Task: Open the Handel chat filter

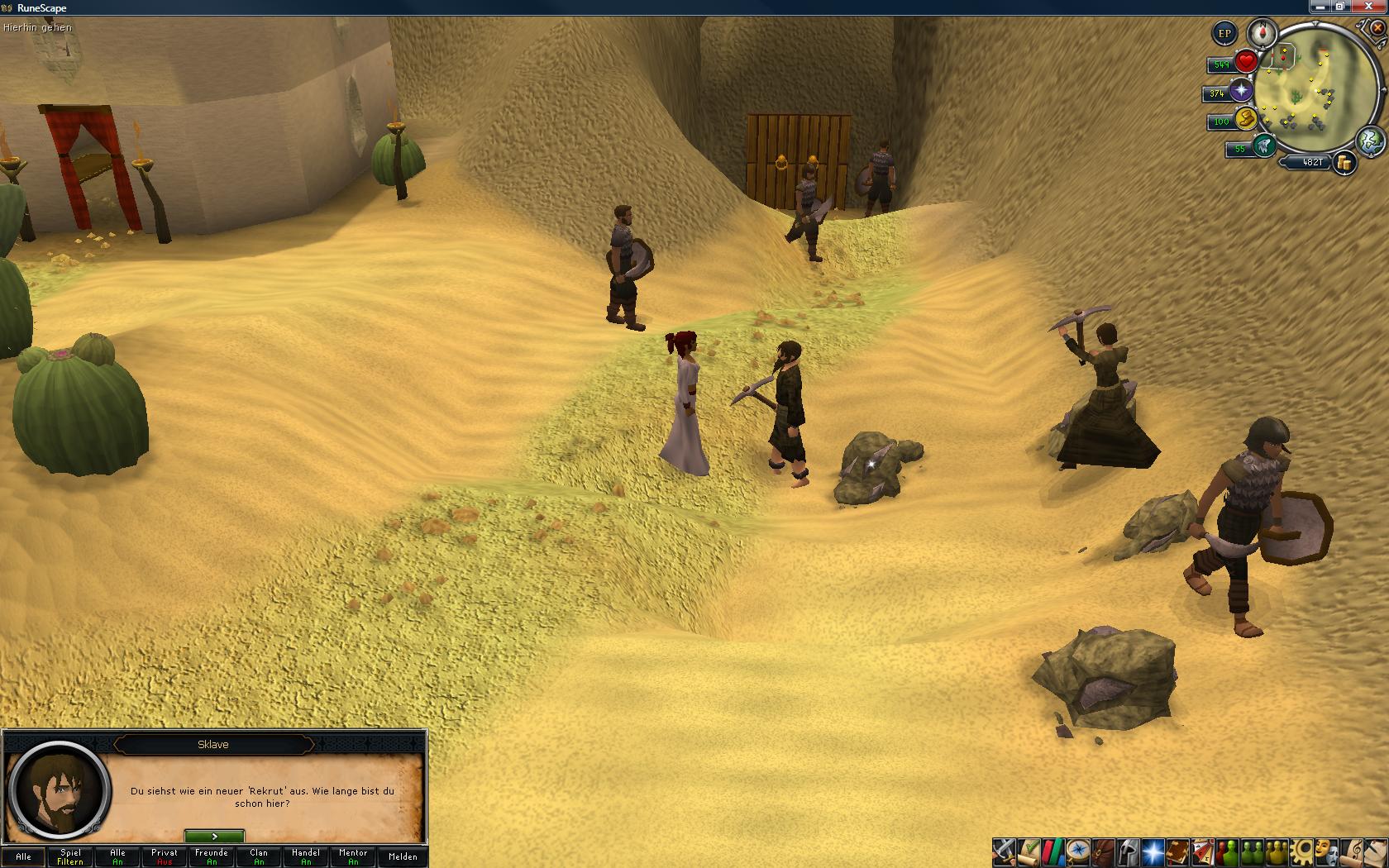Action: pyautogui.click(x=306, y=856)
